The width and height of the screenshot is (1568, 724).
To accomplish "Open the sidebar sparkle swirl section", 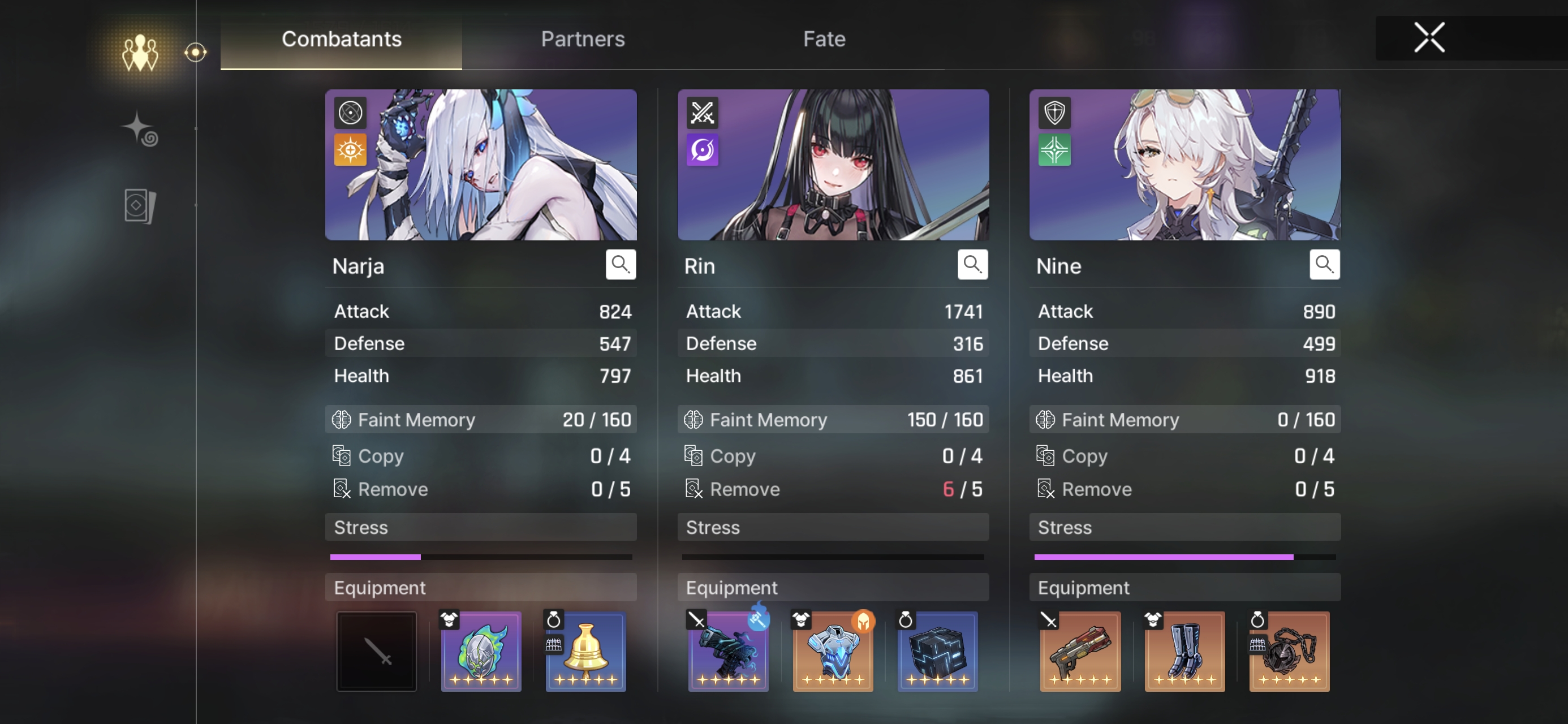I will click(x=140, y=129).
